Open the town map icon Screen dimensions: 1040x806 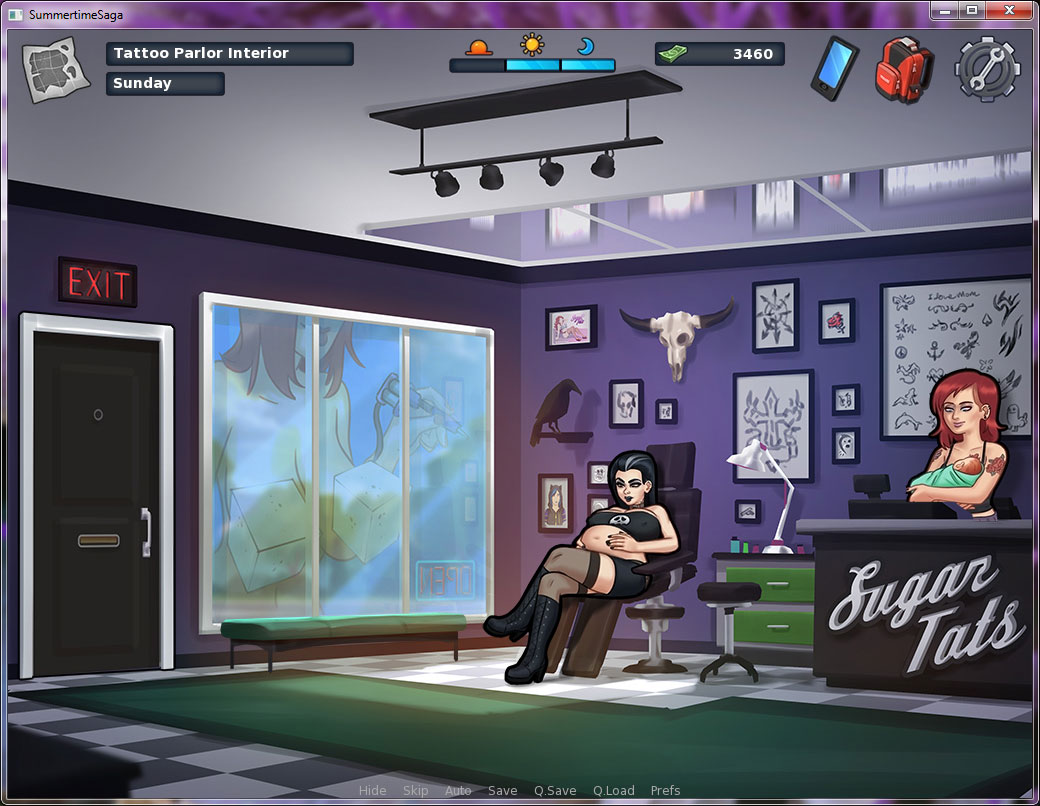pos(50,69)
